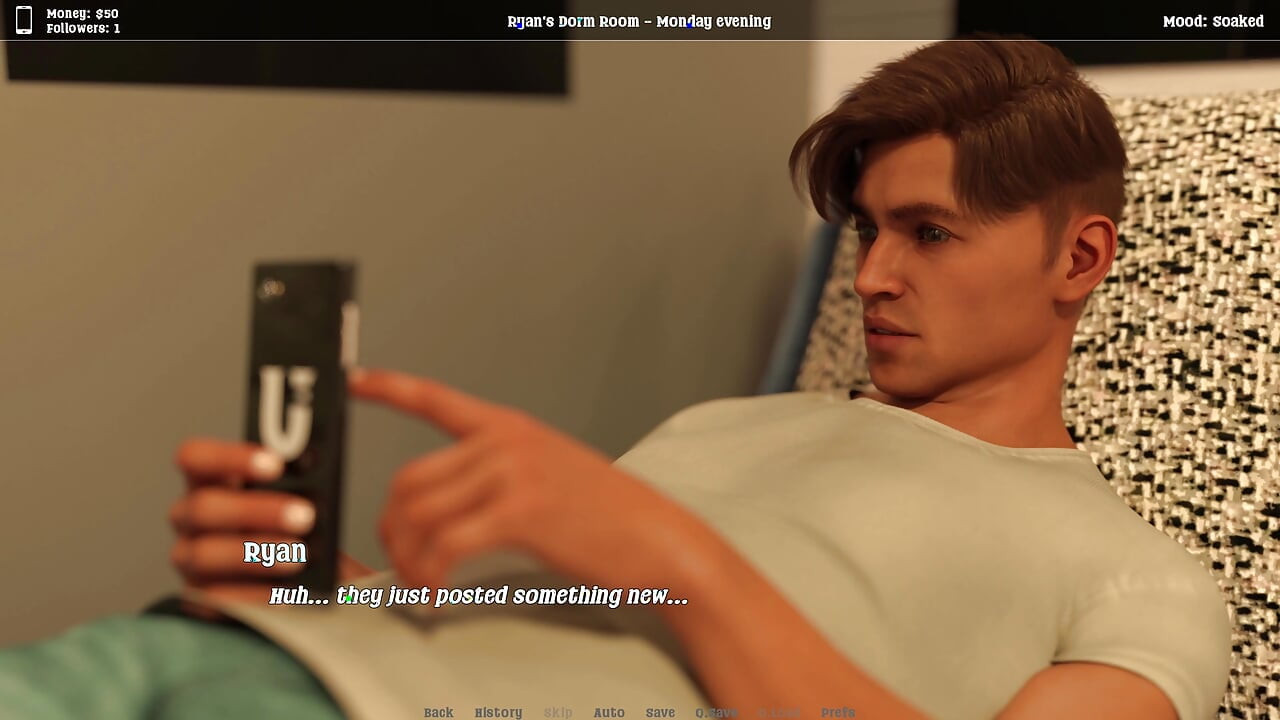1280x720 pixels.
Task: Open the phone icon in the top bar
Action: [24, 20]
